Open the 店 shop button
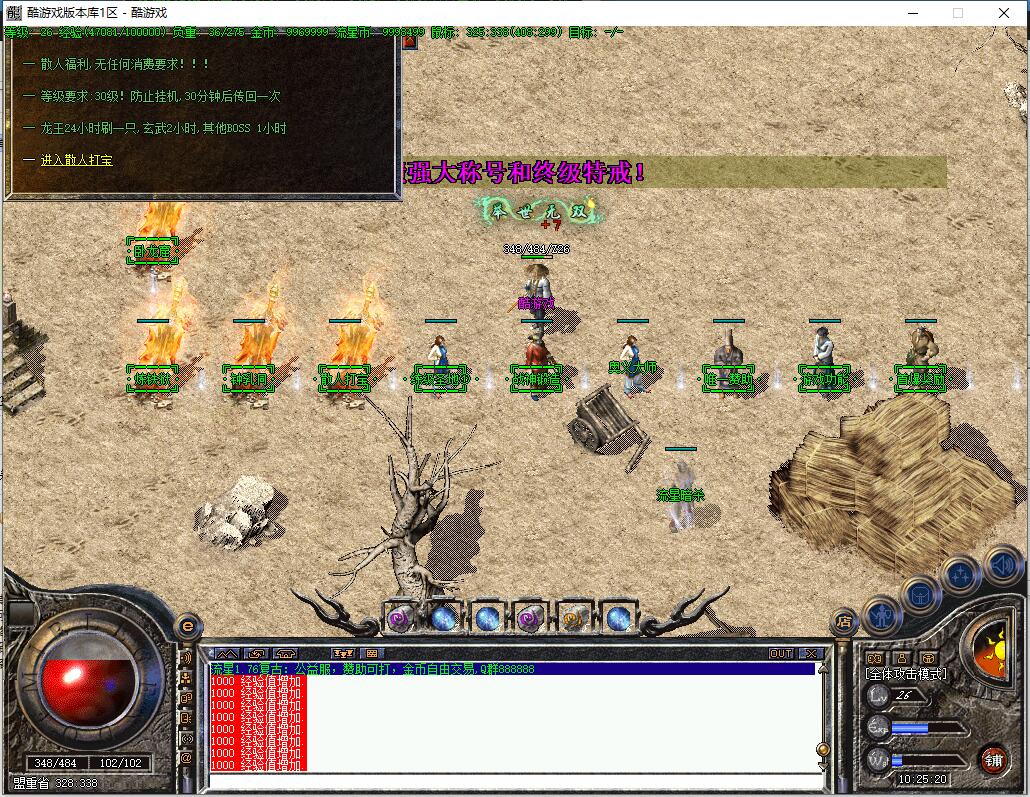Viewport: 1030px width, 797px height. pos(845,620)
